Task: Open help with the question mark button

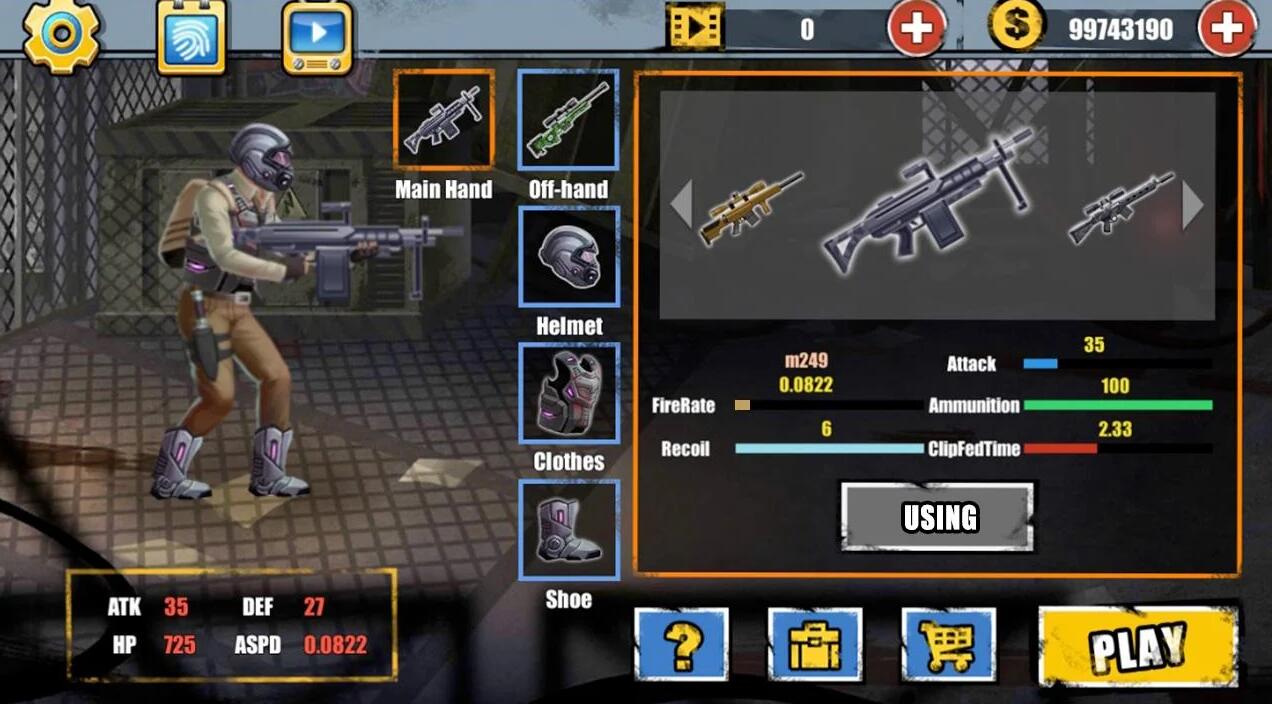Action: (x=682, y=645)
